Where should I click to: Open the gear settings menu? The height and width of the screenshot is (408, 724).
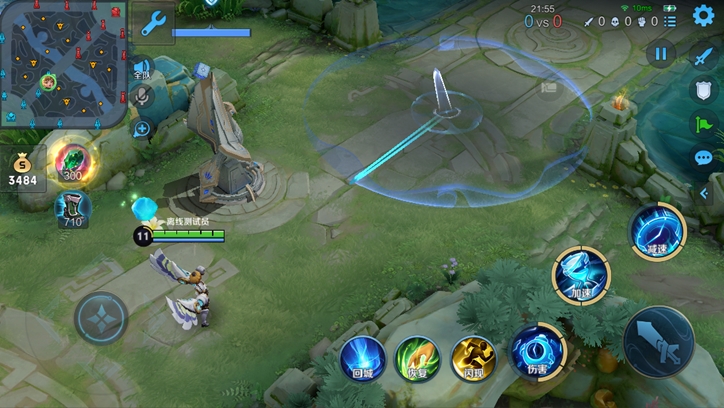[704, 16]
